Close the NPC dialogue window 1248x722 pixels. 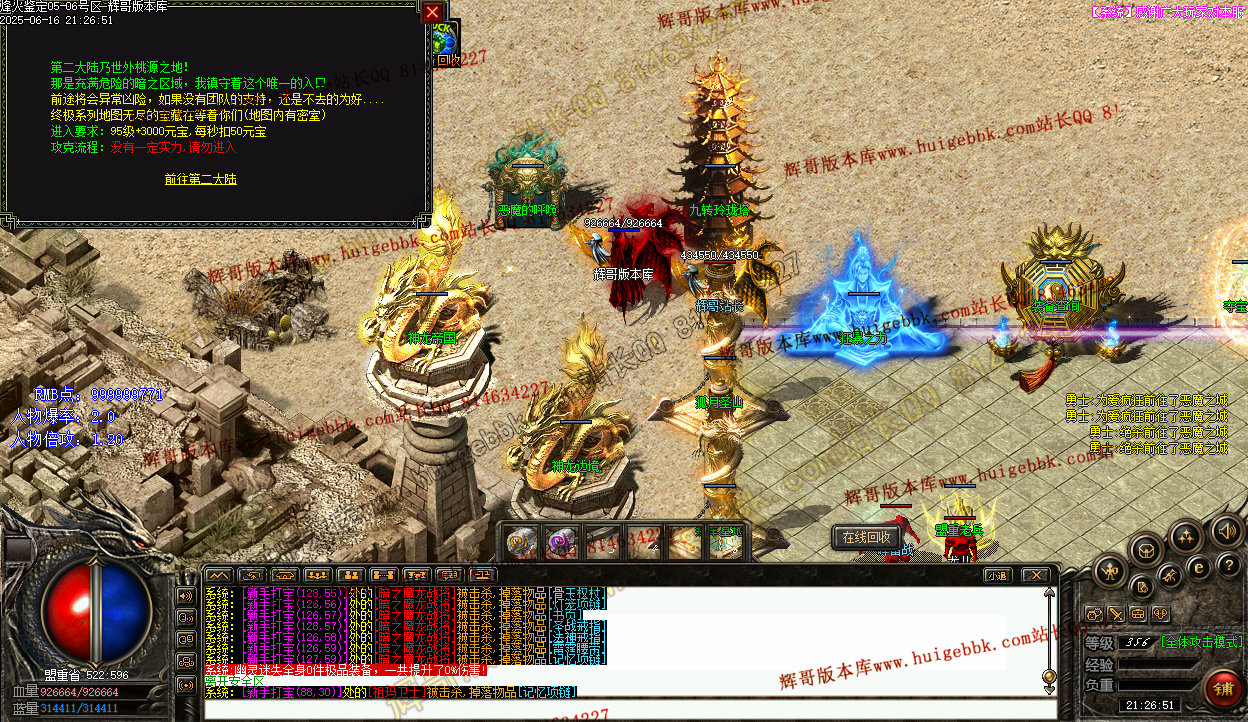coord(432,12)
